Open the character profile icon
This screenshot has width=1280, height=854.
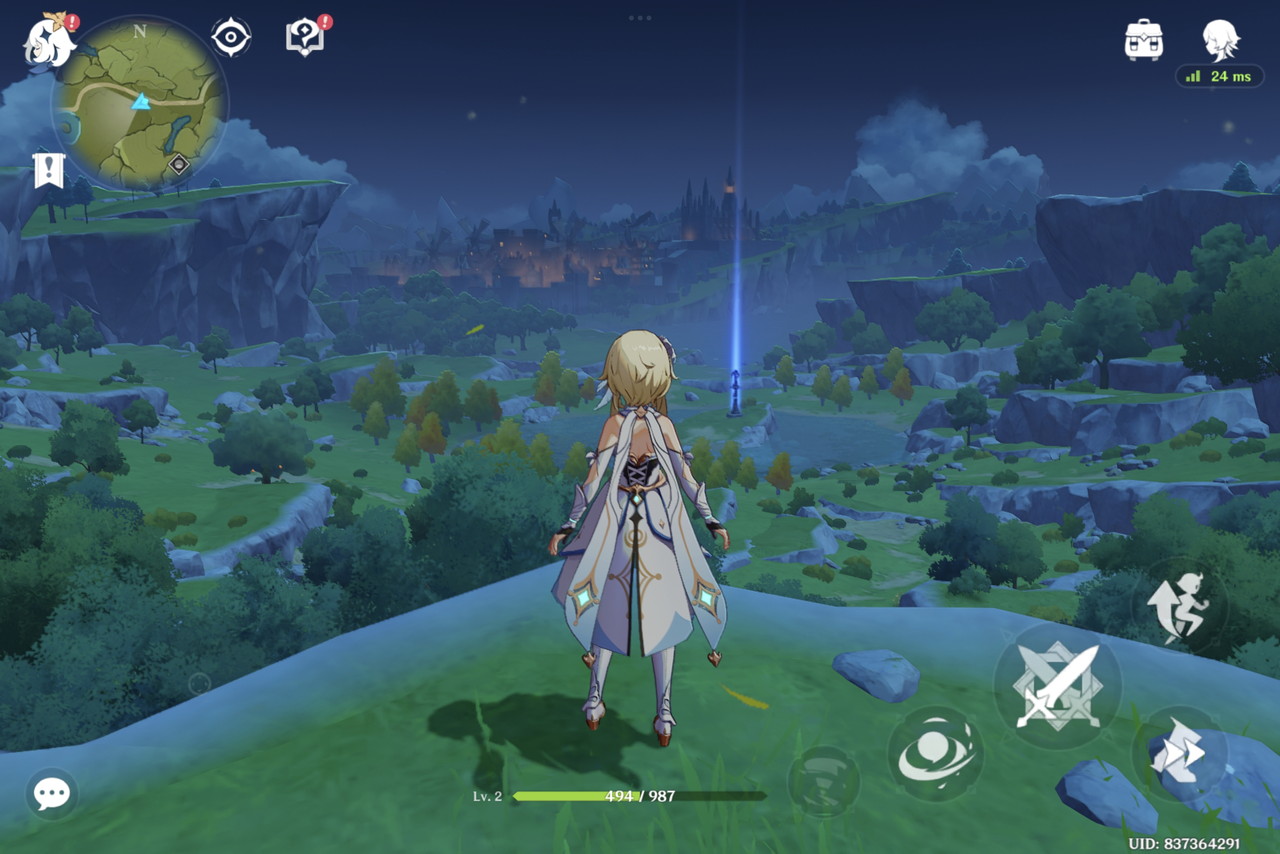pyautogui.click(x=1220, y=40)
